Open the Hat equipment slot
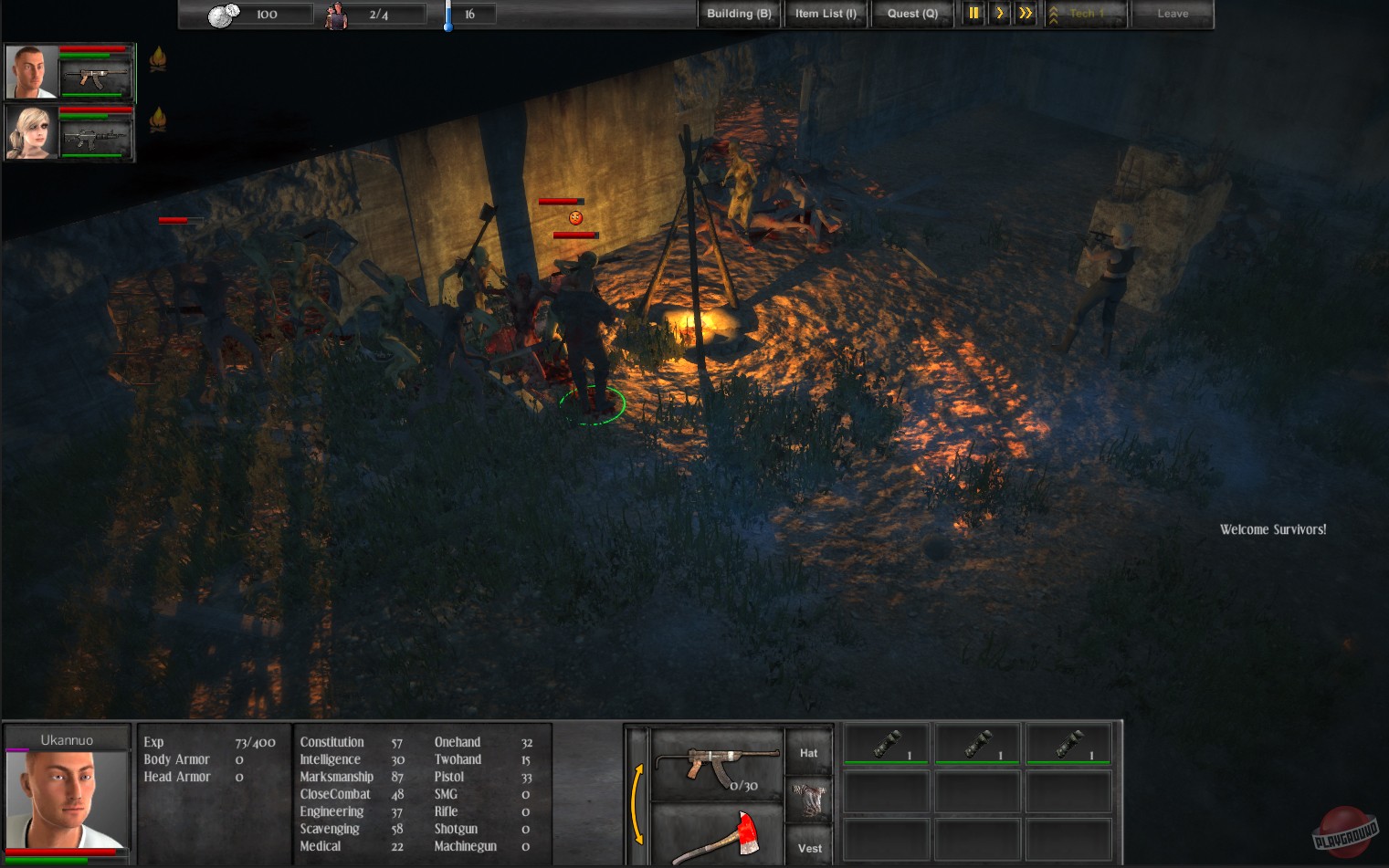 click(x=809, y=750)
